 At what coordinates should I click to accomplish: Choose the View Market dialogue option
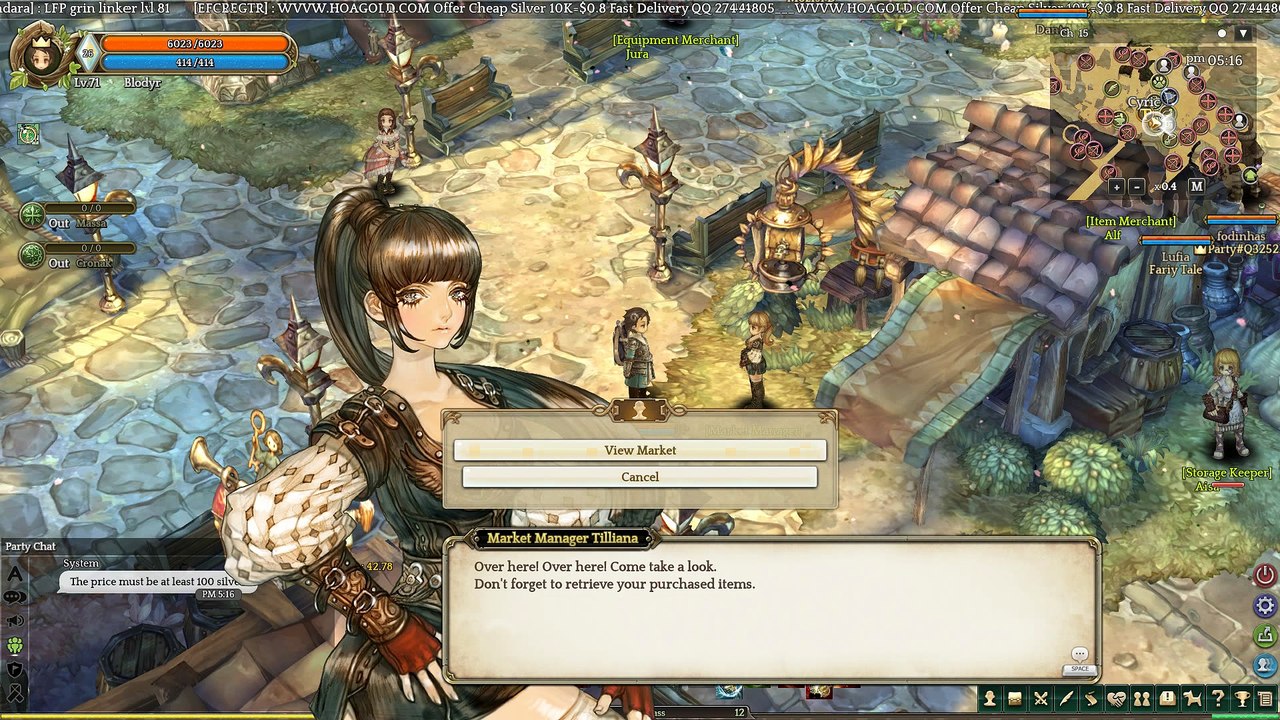tap(640, 450)
